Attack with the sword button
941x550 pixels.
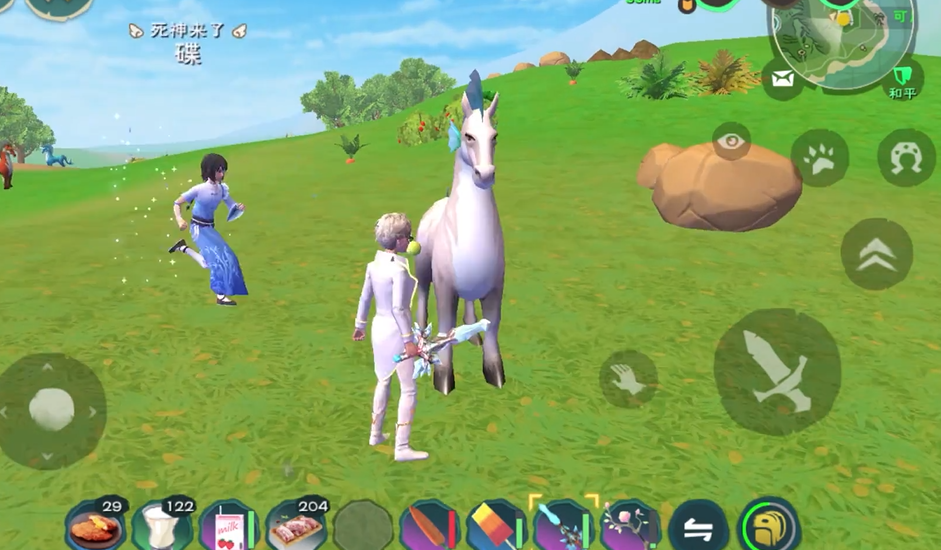pyautogui.click(x=776, y=371)
